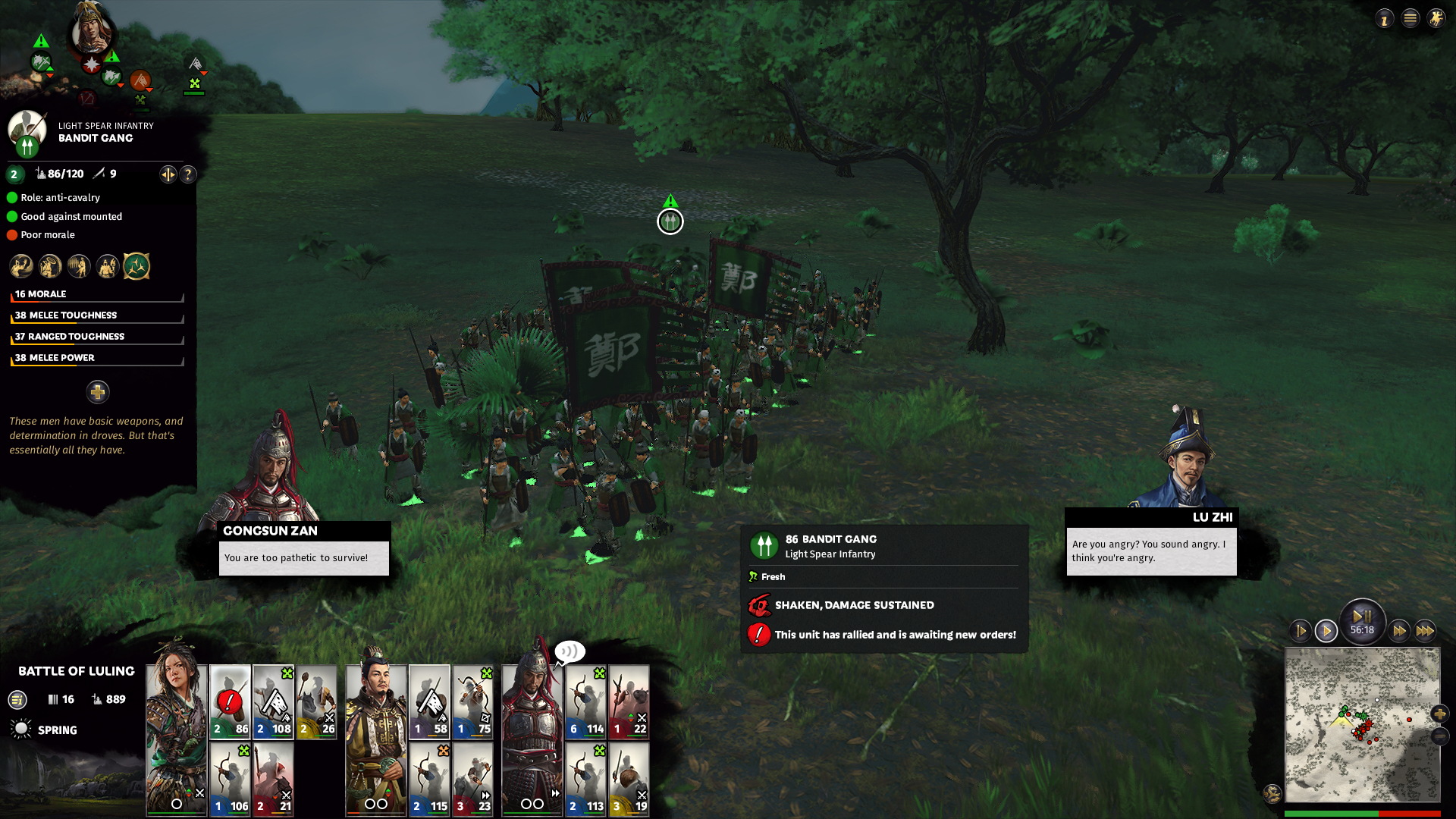Switch to triple fast-forward speed

pyautogui.click(x=1425, y=631)
